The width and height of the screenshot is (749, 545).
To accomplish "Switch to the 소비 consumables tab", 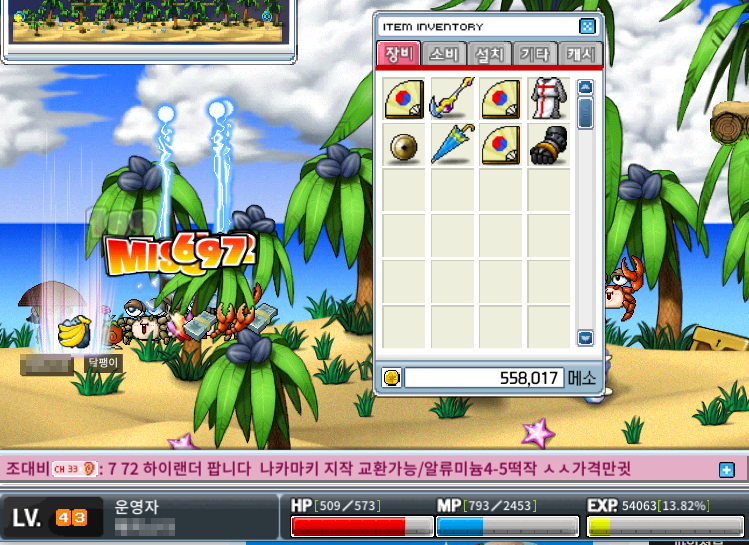I will tap(443, 54).
